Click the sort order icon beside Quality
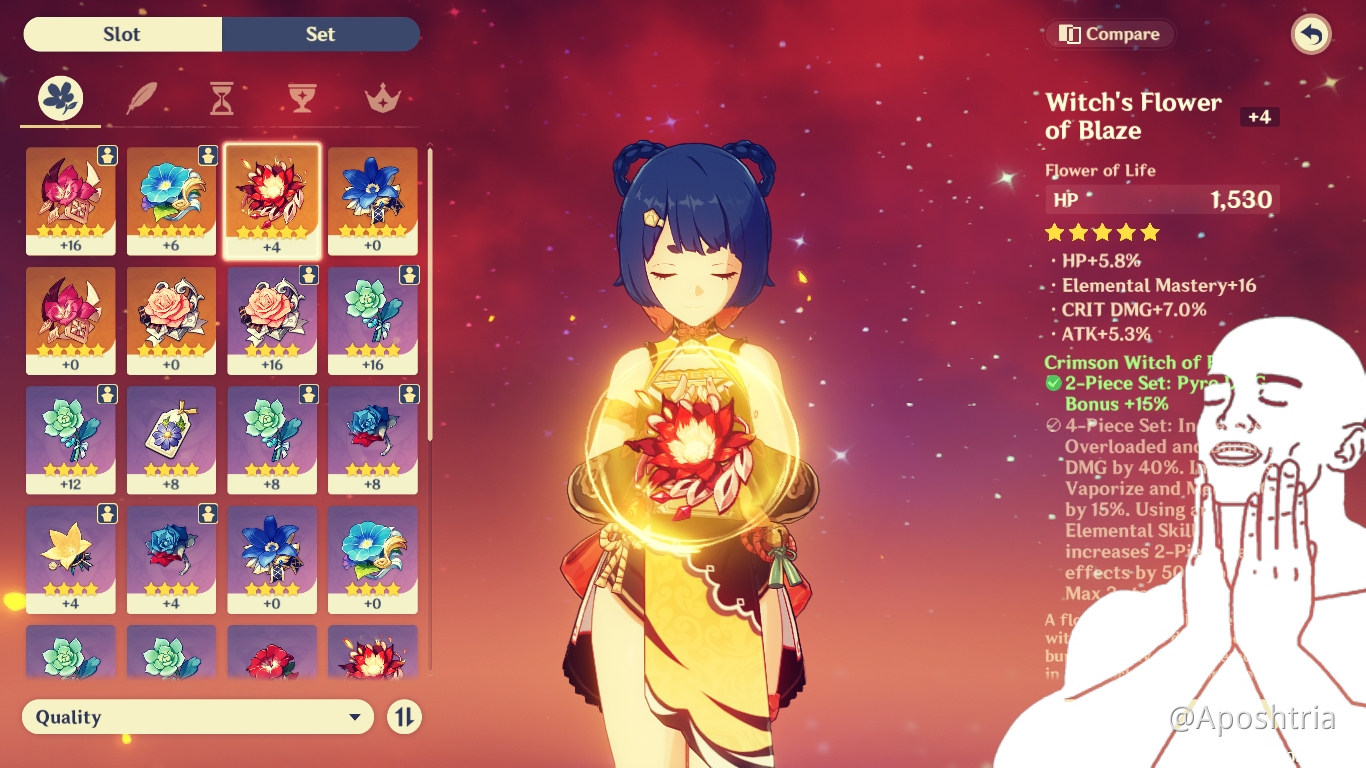This screenshot has height=768, width=1366. click(x=404, y=717)
